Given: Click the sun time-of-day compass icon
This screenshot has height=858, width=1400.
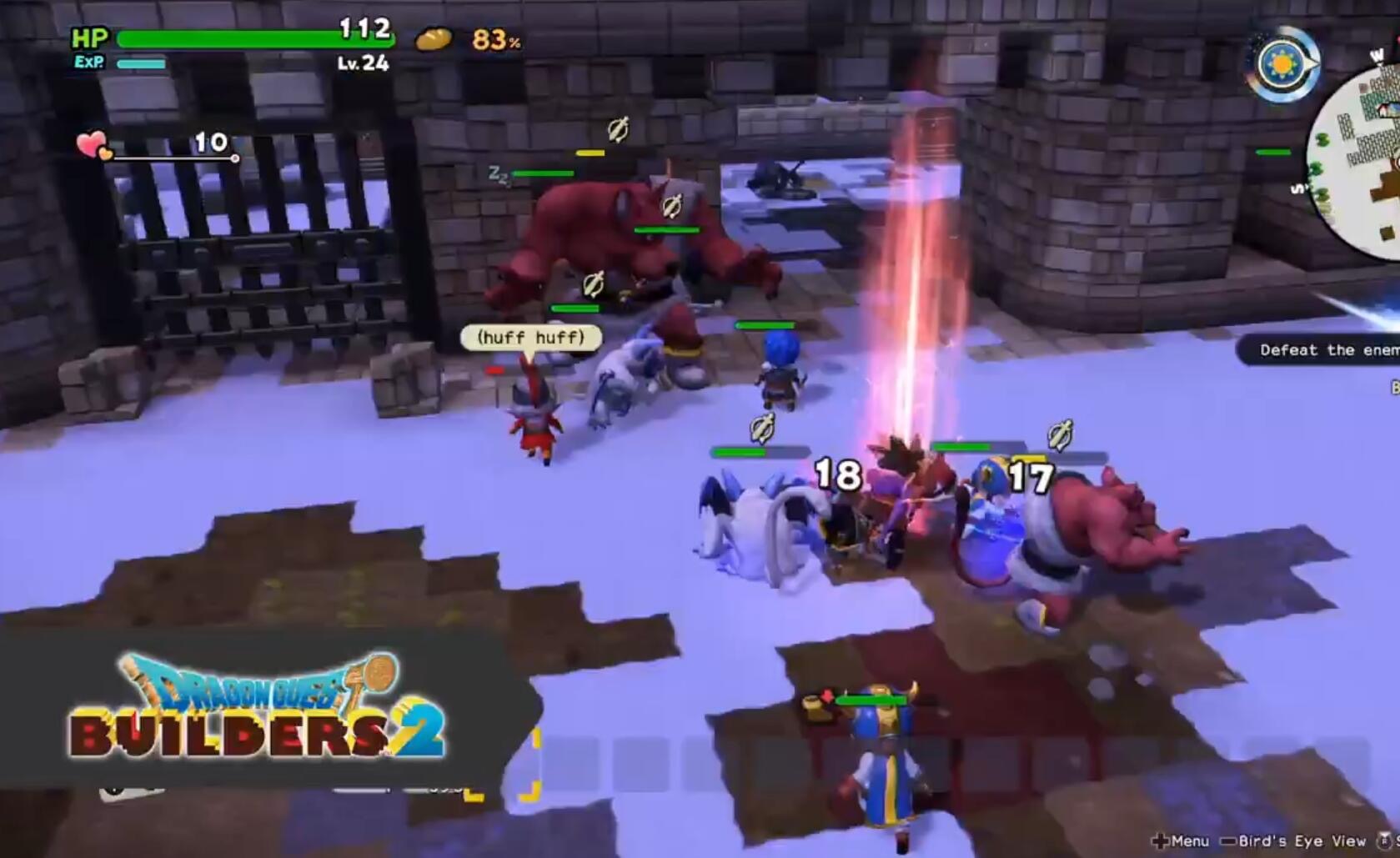Looking at the screenshot, I should (x=1282, y=64).
